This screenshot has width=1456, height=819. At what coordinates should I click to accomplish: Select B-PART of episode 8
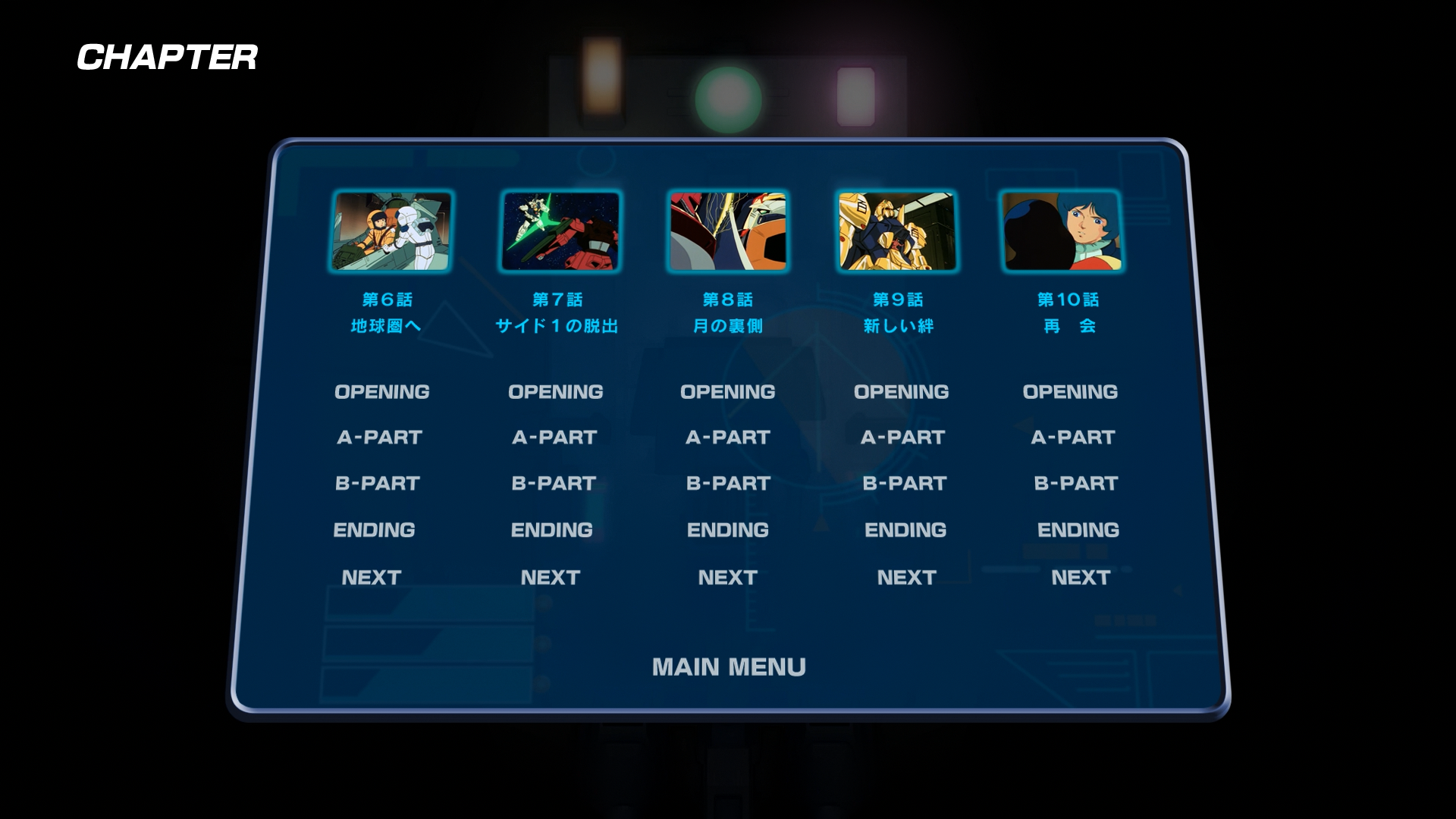(x=728, y=484)
